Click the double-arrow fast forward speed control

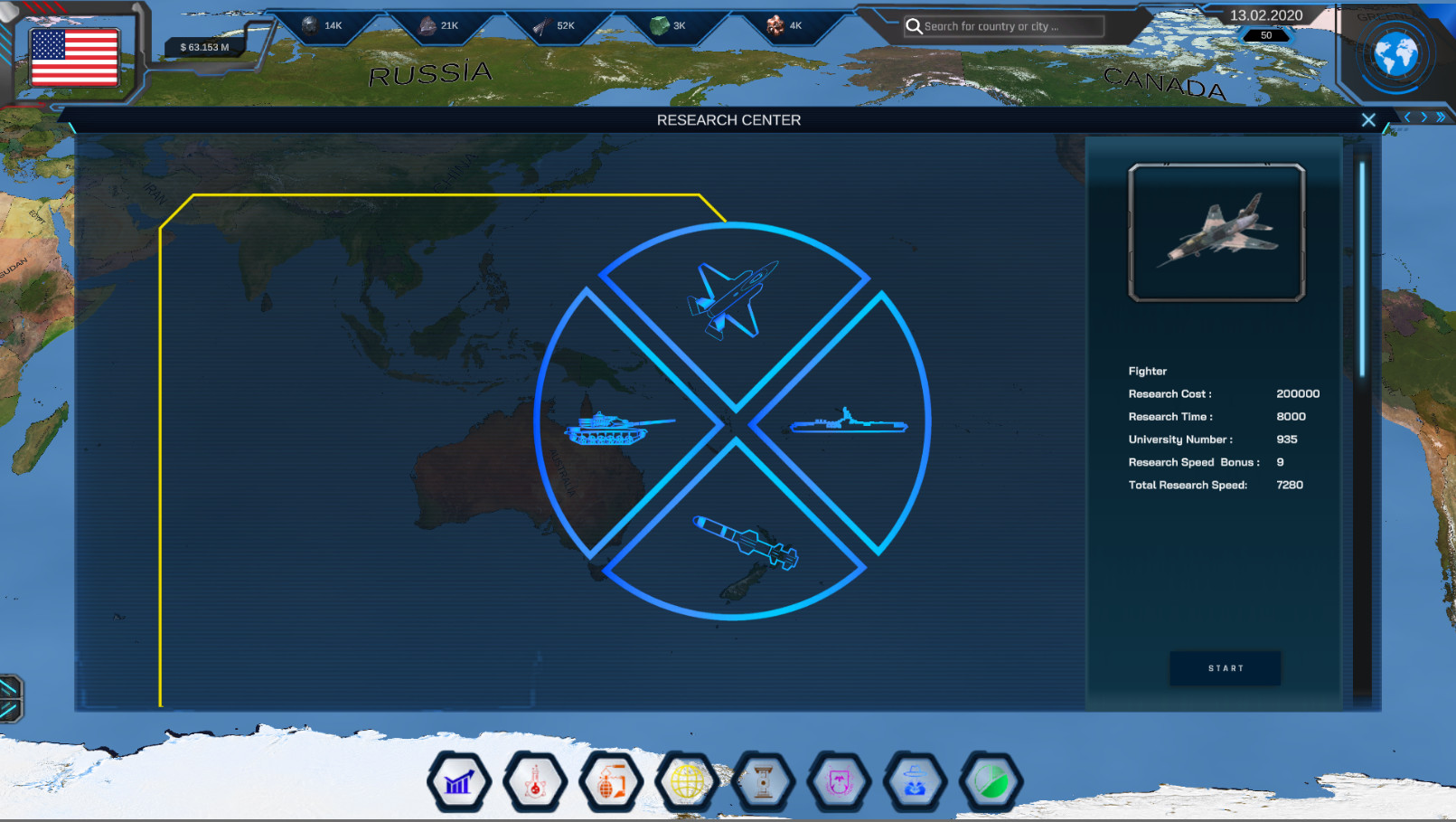pyautogui.click(x=1441, y=118)
